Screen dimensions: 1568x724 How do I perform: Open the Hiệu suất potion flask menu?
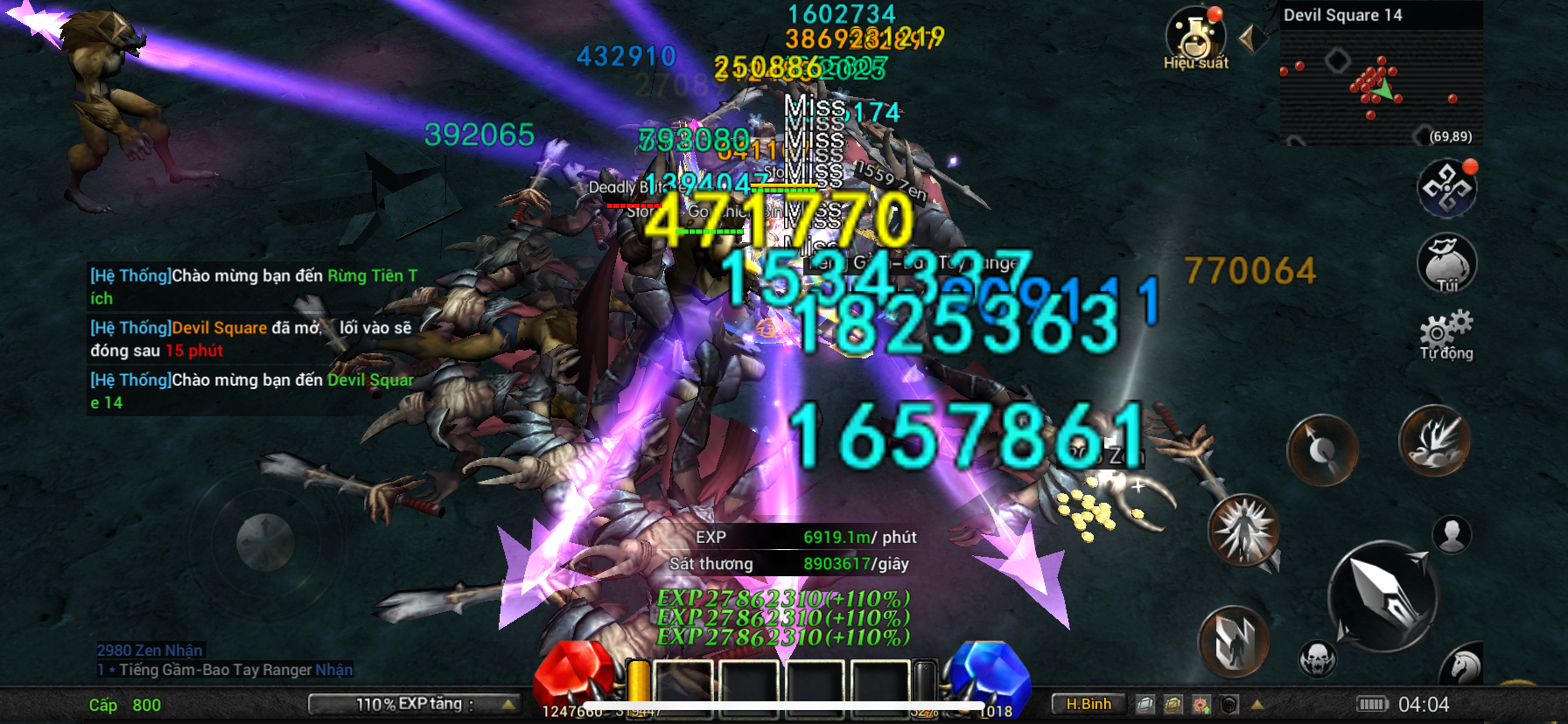(1195, 38)
